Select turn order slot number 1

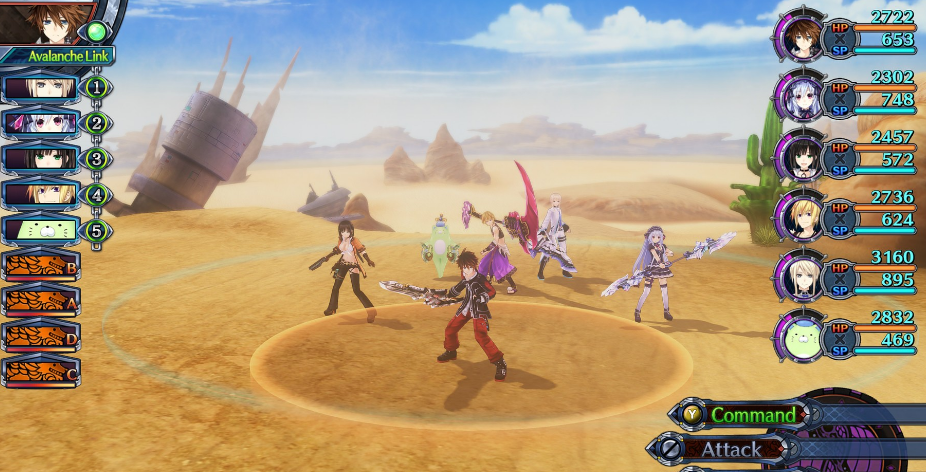[x=45, y=87]
